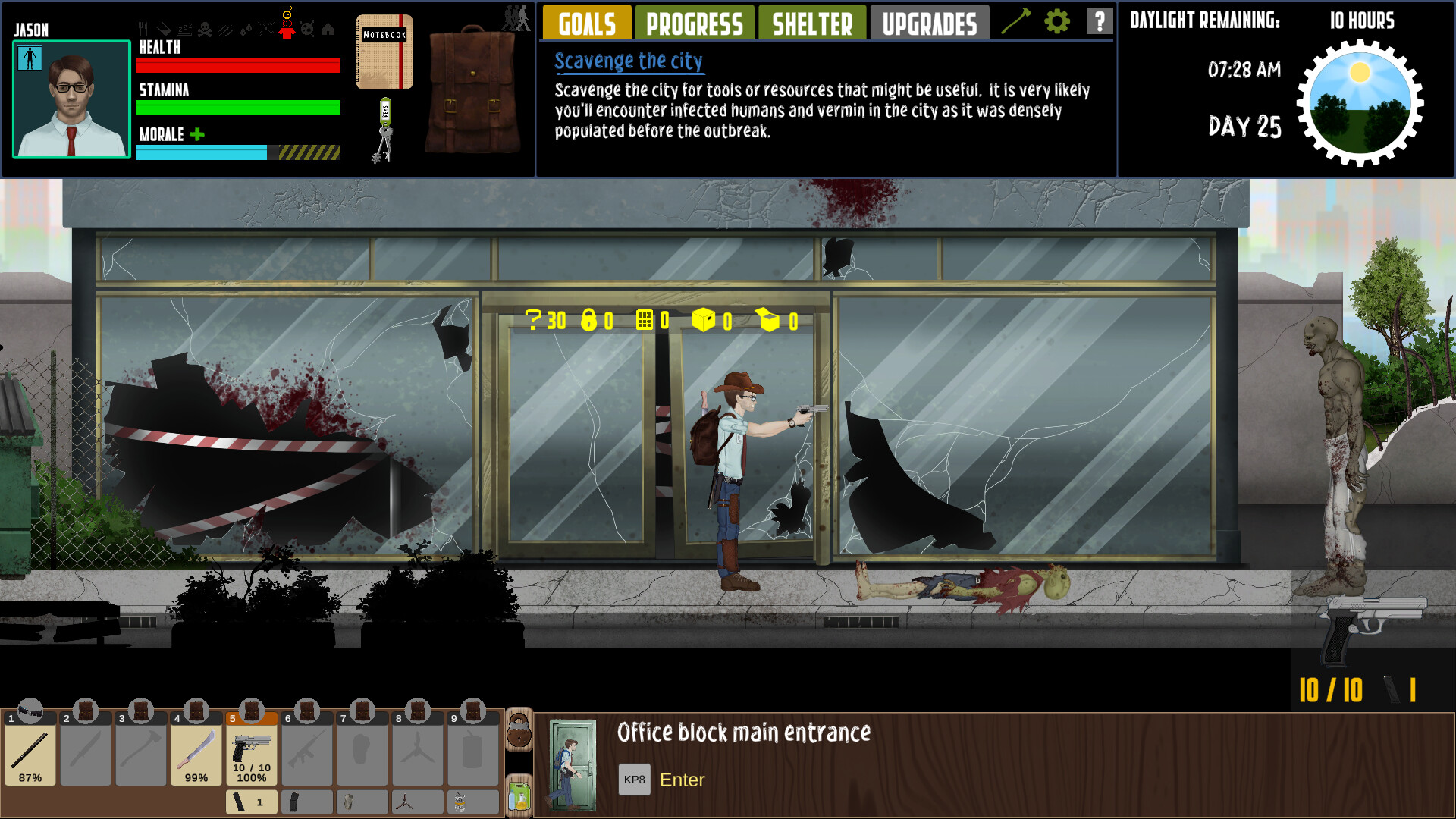Switch to the UPGRADES tab
The width and height of the screenshot is (1456, 819).
(929, 23)
